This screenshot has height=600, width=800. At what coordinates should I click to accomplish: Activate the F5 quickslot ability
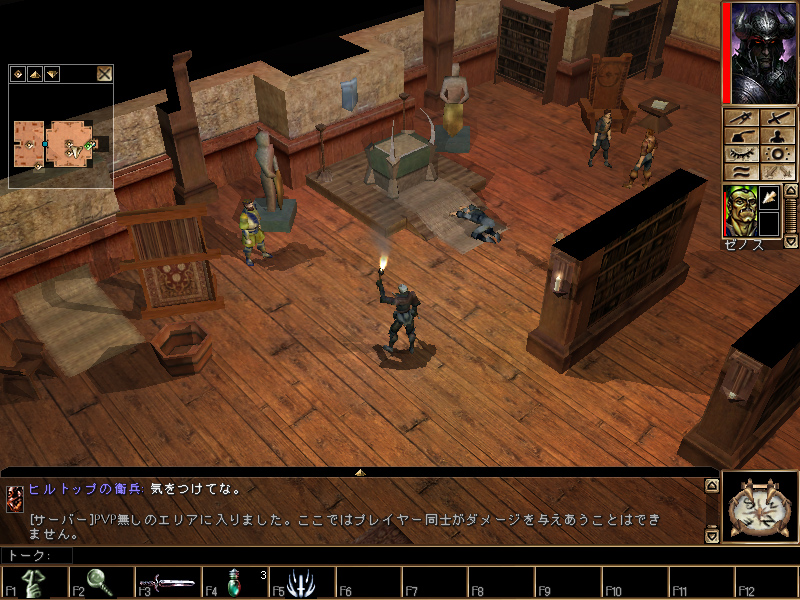coord(301,582)
